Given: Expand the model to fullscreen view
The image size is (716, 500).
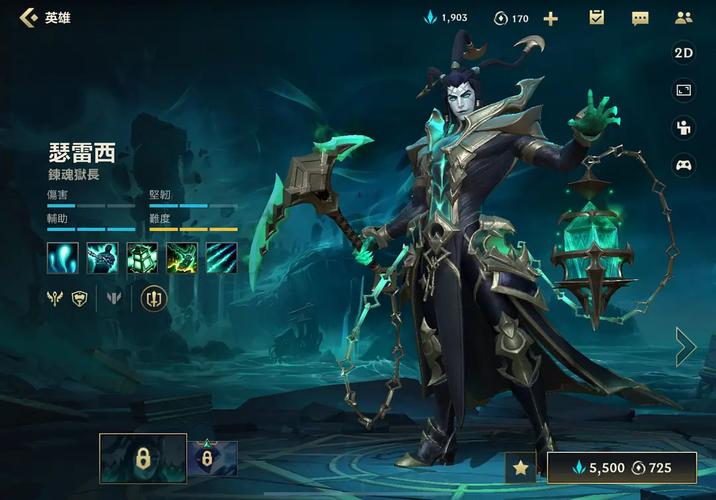Looking at the screenshot, I should (684, 91).
